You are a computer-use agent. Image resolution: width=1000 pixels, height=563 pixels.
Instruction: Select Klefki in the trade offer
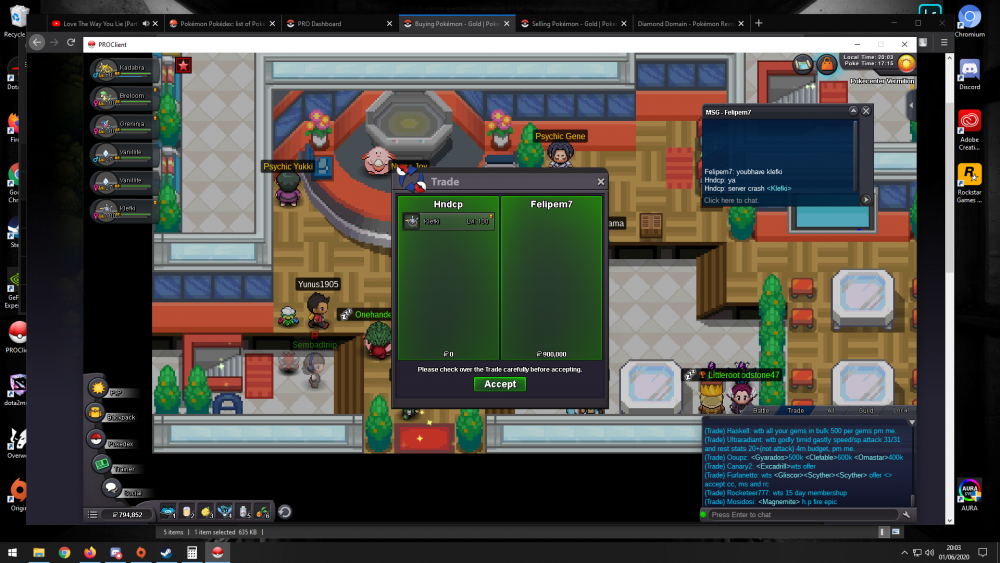[x=447, y=221]
